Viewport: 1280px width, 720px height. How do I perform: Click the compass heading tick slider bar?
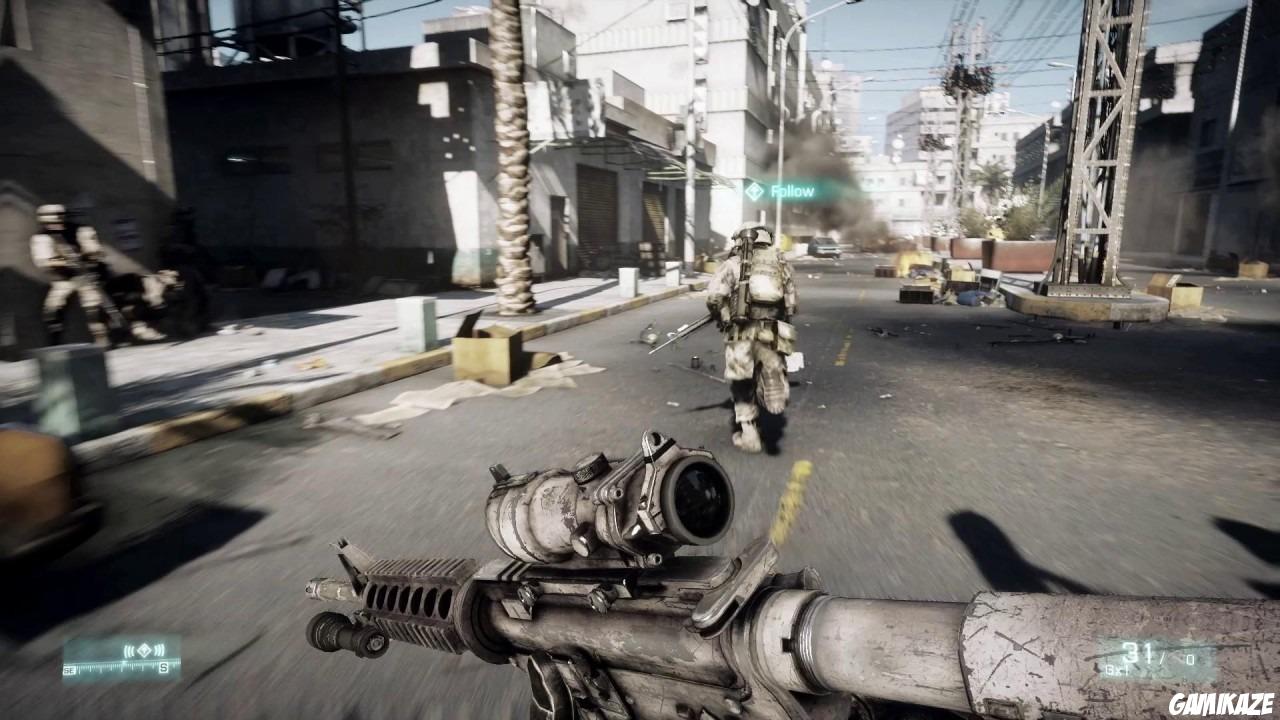coord(115,665)
